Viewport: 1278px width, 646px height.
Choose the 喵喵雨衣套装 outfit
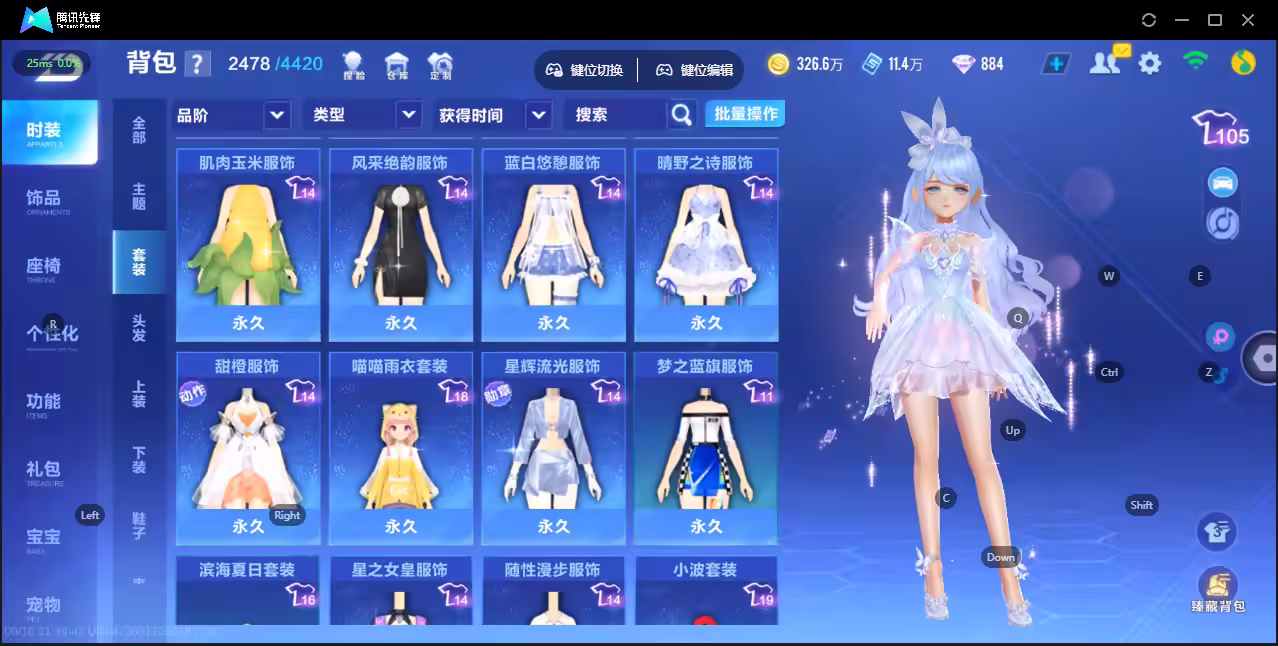pyautogui.click(x=401, y=449)
